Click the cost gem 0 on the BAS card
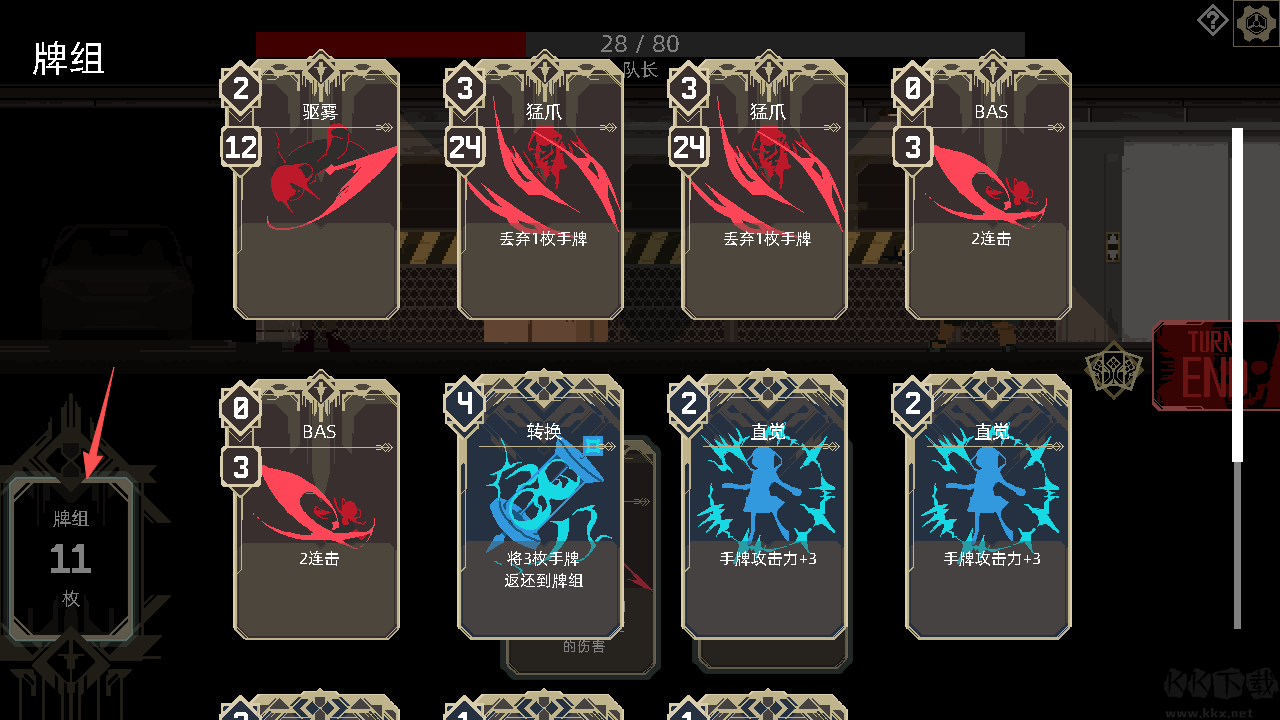 [913, 89]
